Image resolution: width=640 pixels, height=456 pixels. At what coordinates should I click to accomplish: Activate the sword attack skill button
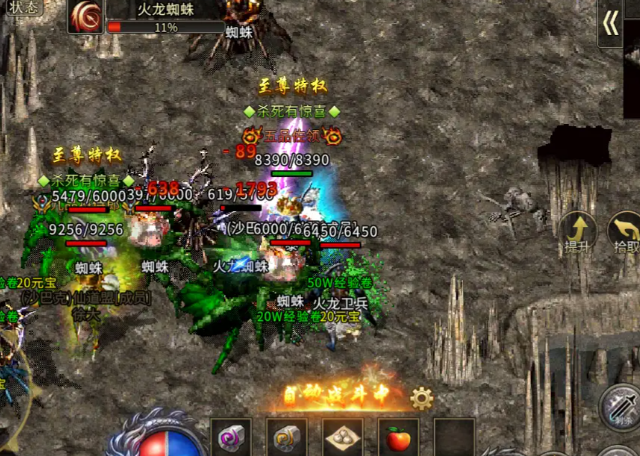pyautogui.click(x=620, y=406)
